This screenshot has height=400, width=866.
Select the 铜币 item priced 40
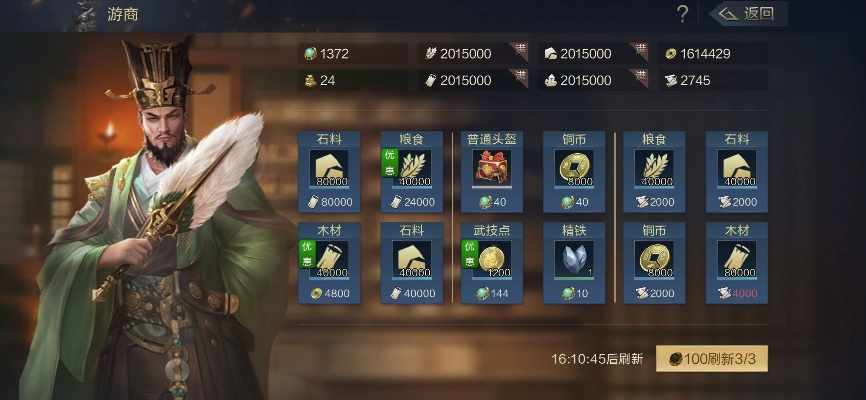pos(573,172)
